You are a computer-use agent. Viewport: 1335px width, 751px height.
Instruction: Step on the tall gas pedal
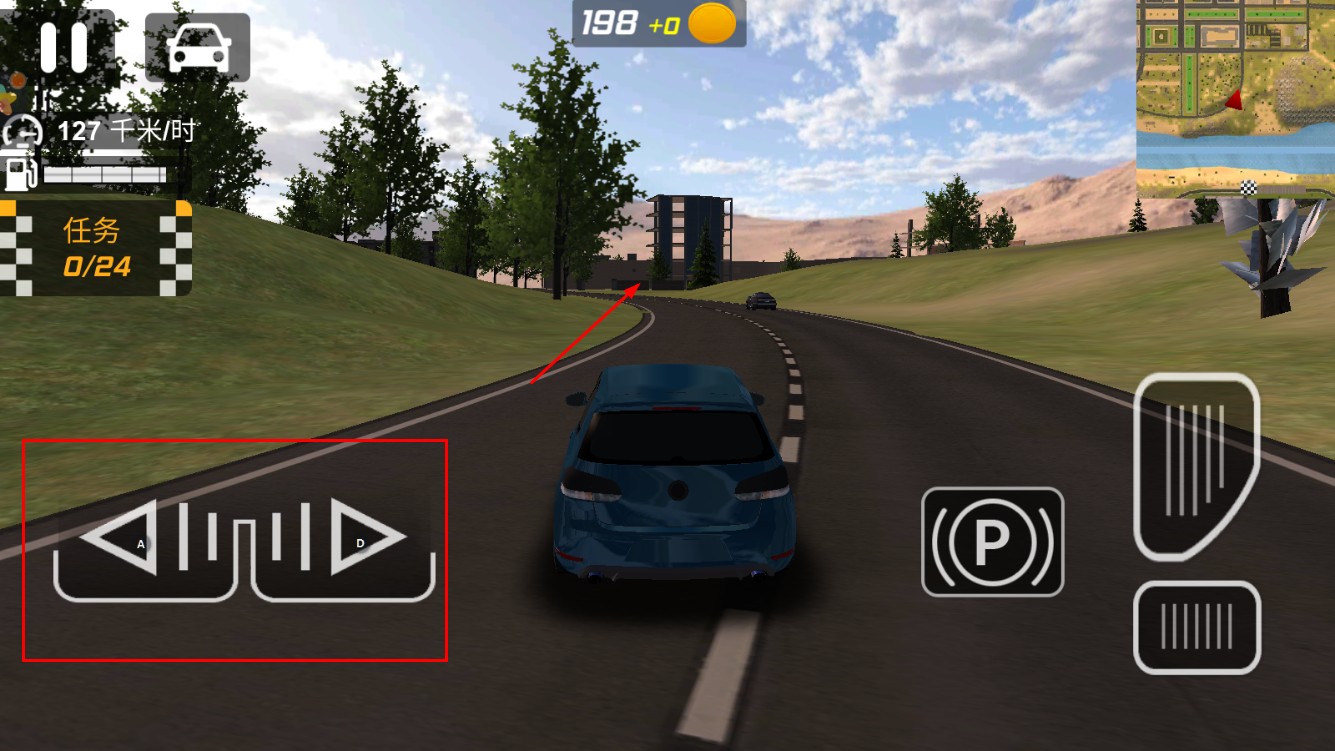tap(1195, 464)
